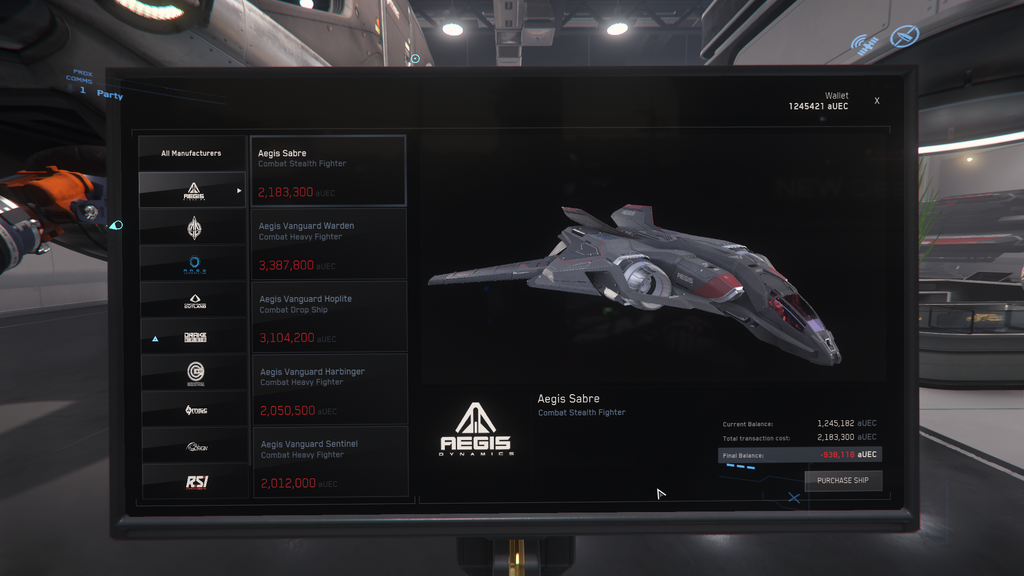Screen dimensions: 1024x576
Task: Choose the Outland manufacturer entry
Action: tap(193, 300)
